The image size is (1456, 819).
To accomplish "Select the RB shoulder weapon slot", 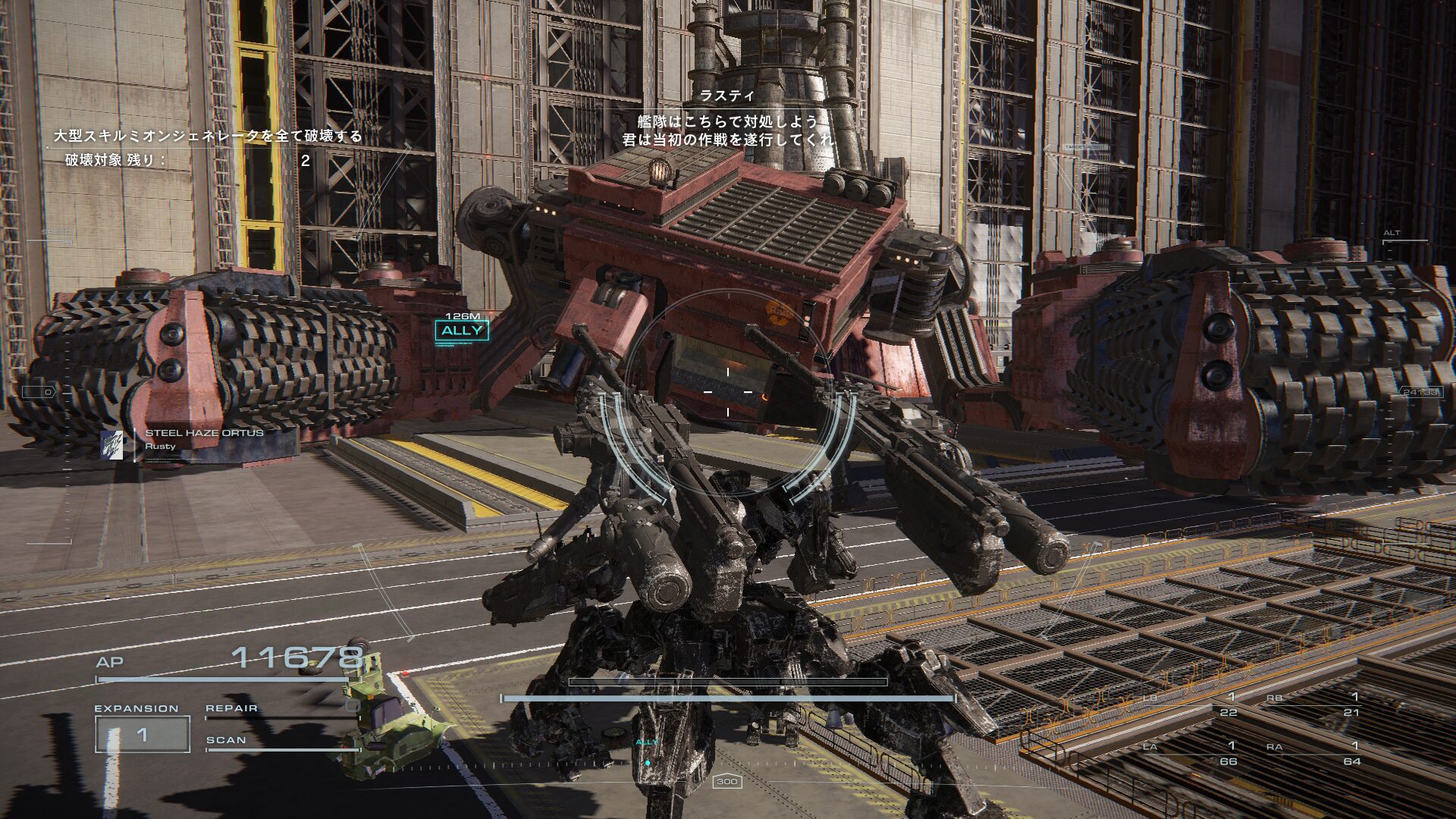I will [1314, 704].
